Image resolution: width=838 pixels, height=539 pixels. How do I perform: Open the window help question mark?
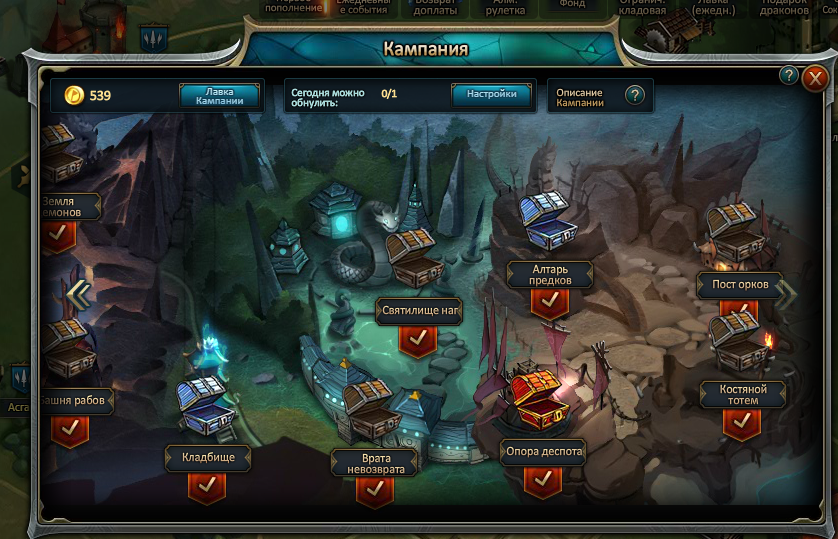point(788,76)
